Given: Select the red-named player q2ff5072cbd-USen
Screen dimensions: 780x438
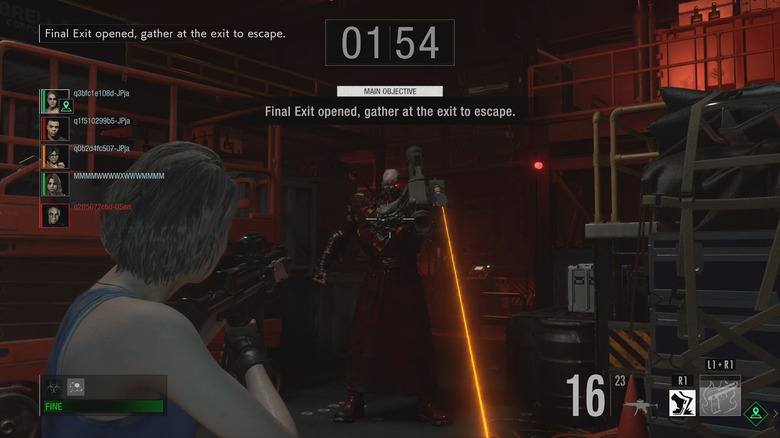Looking at the screenshot, I should 102,207.
